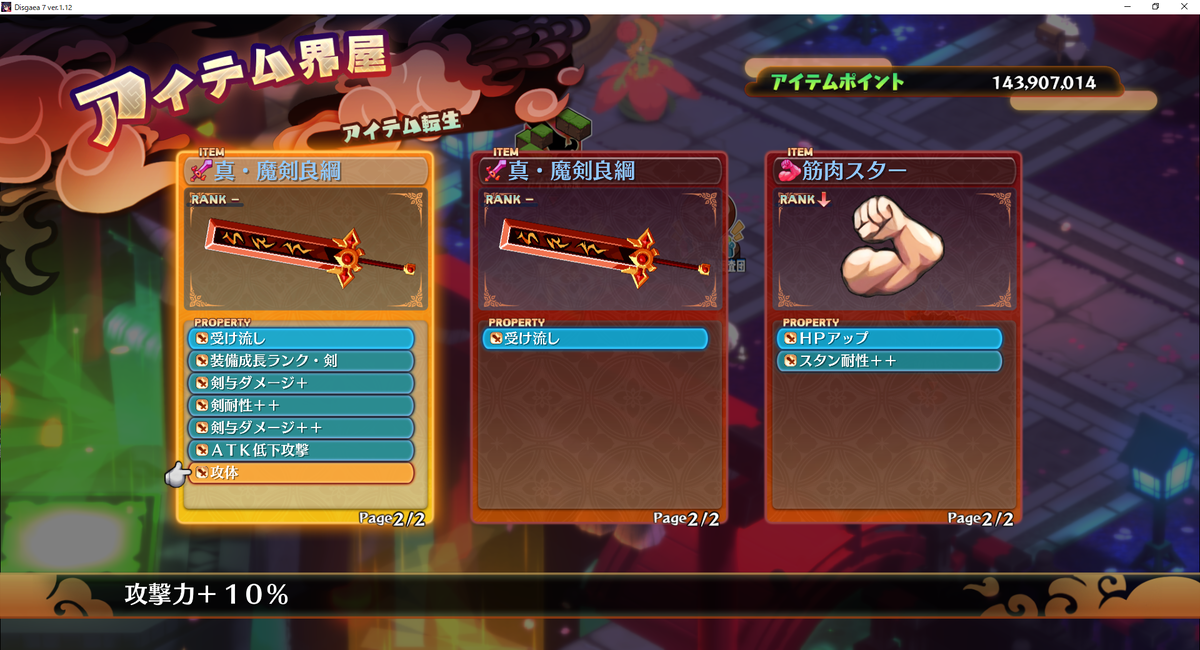Choose the 剣与ダメージ+ single-plus property
The width and height of the screenshot is (1200, 650).
(300, 383)
